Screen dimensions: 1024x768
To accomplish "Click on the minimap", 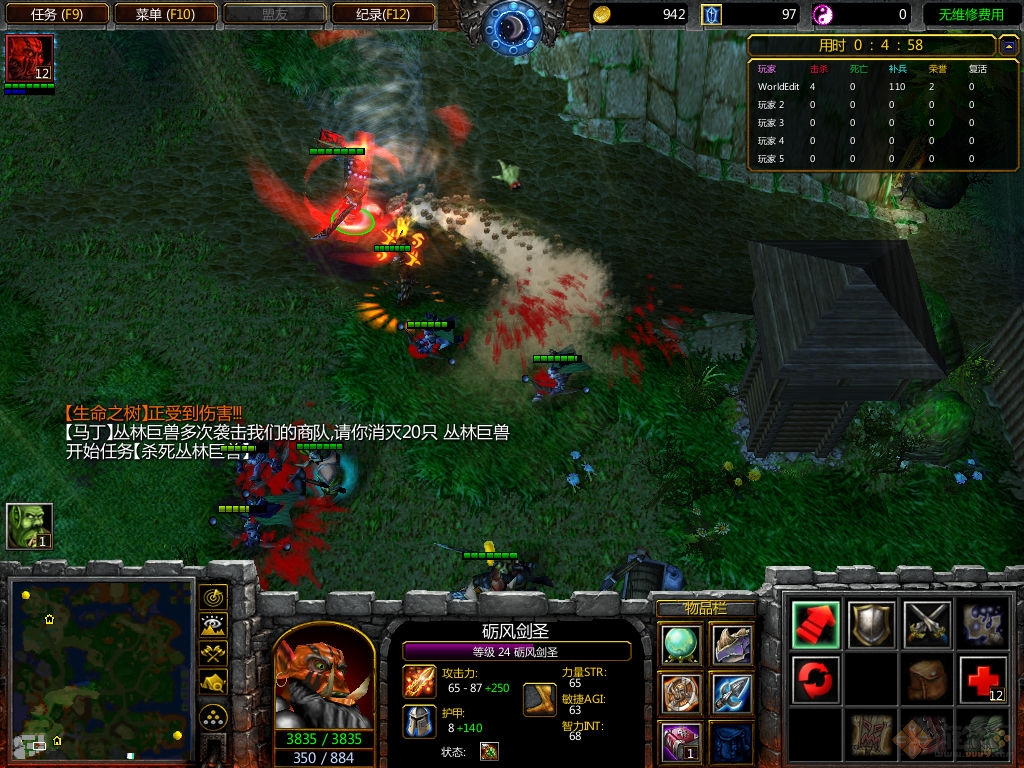I will click(102, 665).
